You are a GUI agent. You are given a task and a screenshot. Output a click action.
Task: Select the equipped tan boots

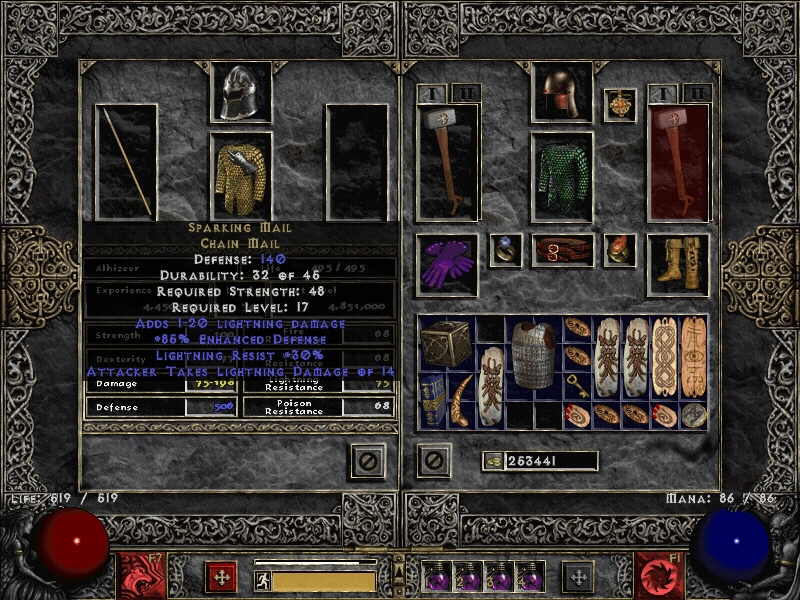pos(678,264)
